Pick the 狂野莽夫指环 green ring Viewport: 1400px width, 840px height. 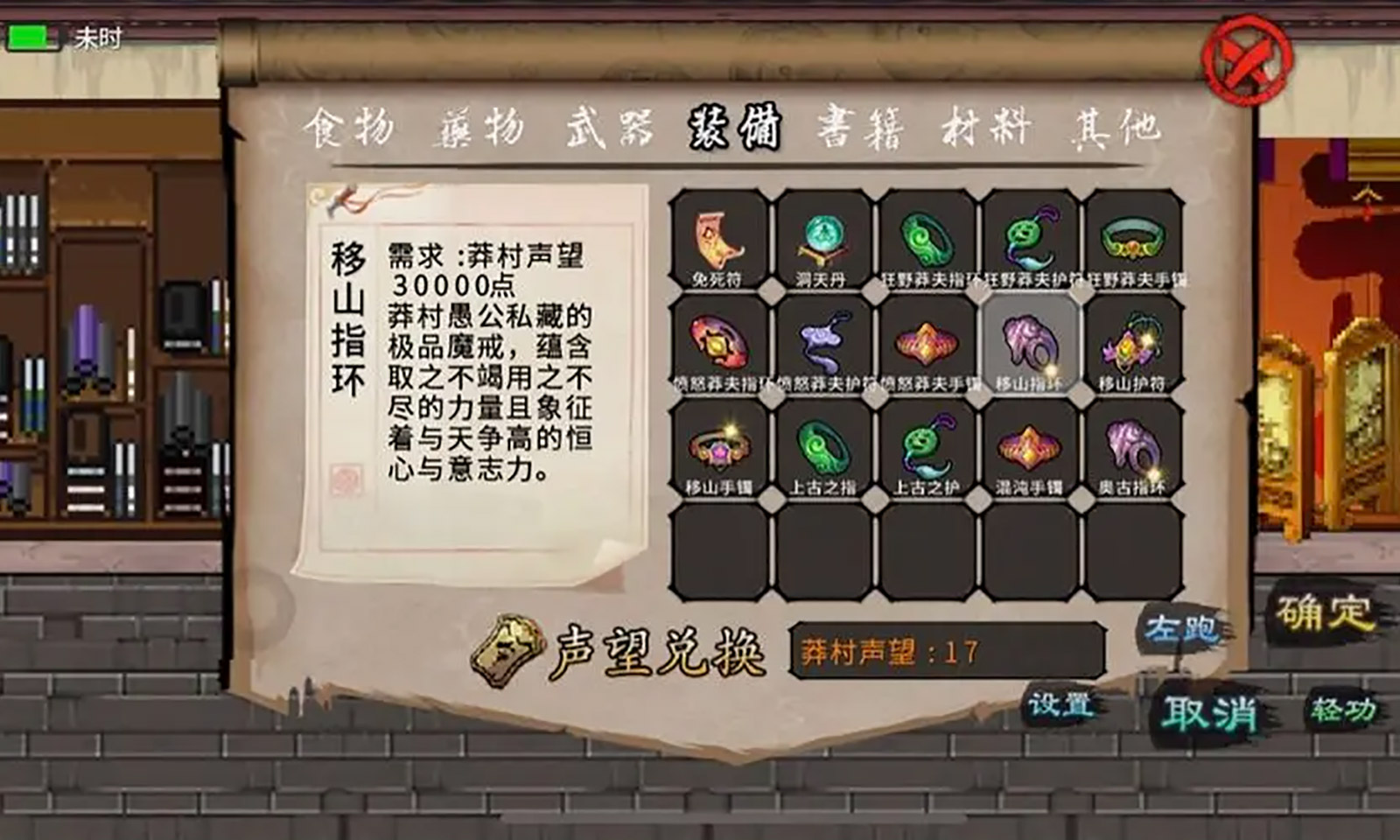(x=923, y=236)
